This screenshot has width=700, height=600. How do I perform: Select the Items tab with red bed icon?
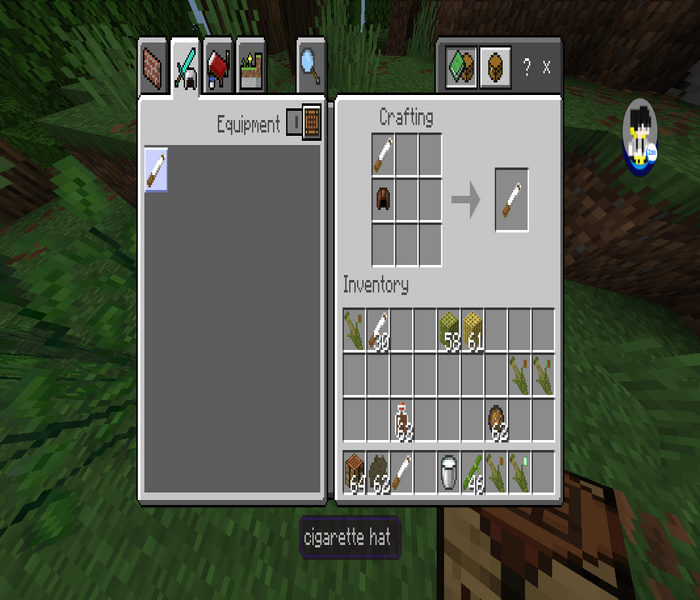(218, 66)
